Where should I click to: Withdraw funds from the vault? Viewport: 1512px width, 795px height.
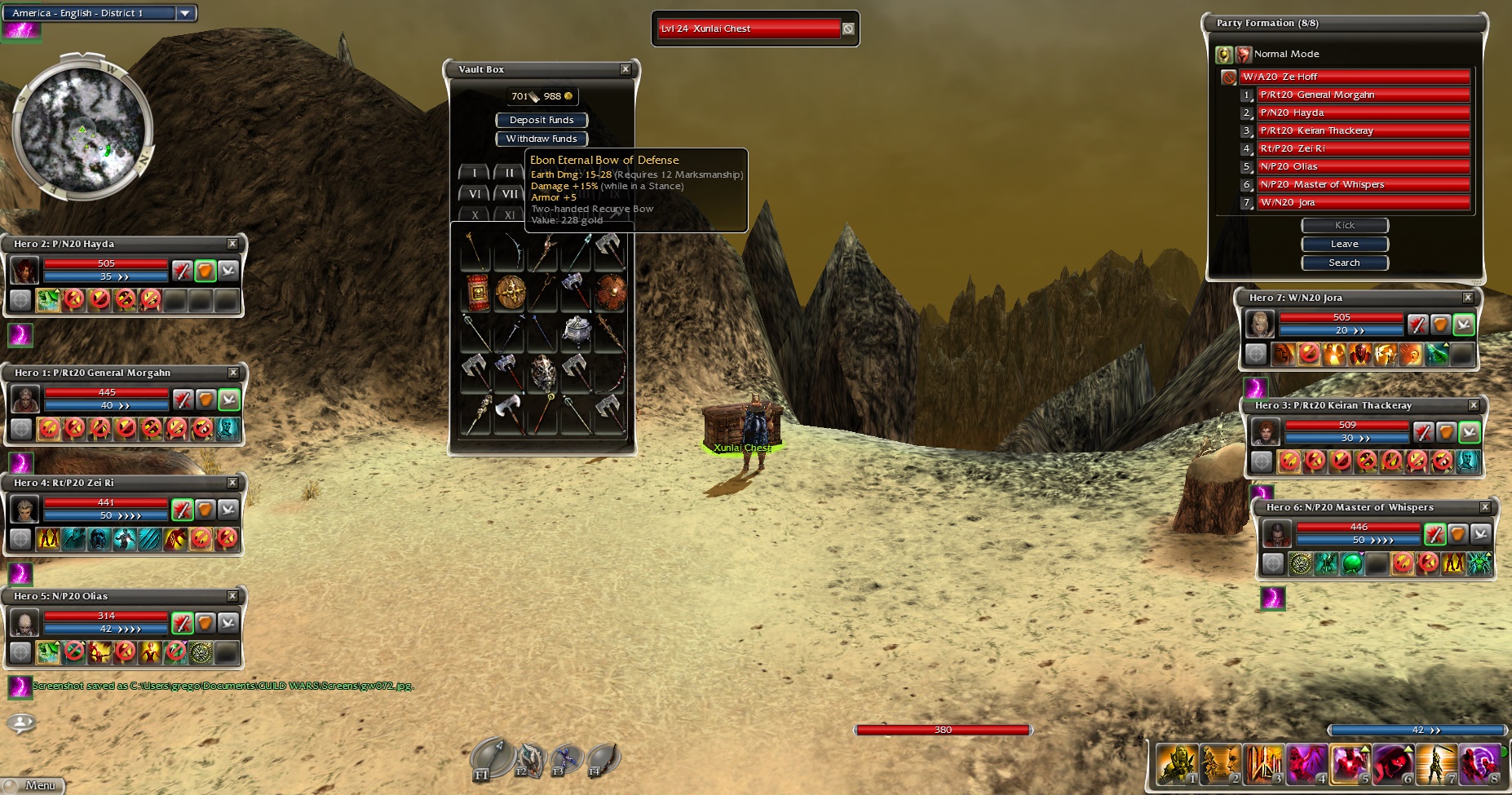click(542, 139)
